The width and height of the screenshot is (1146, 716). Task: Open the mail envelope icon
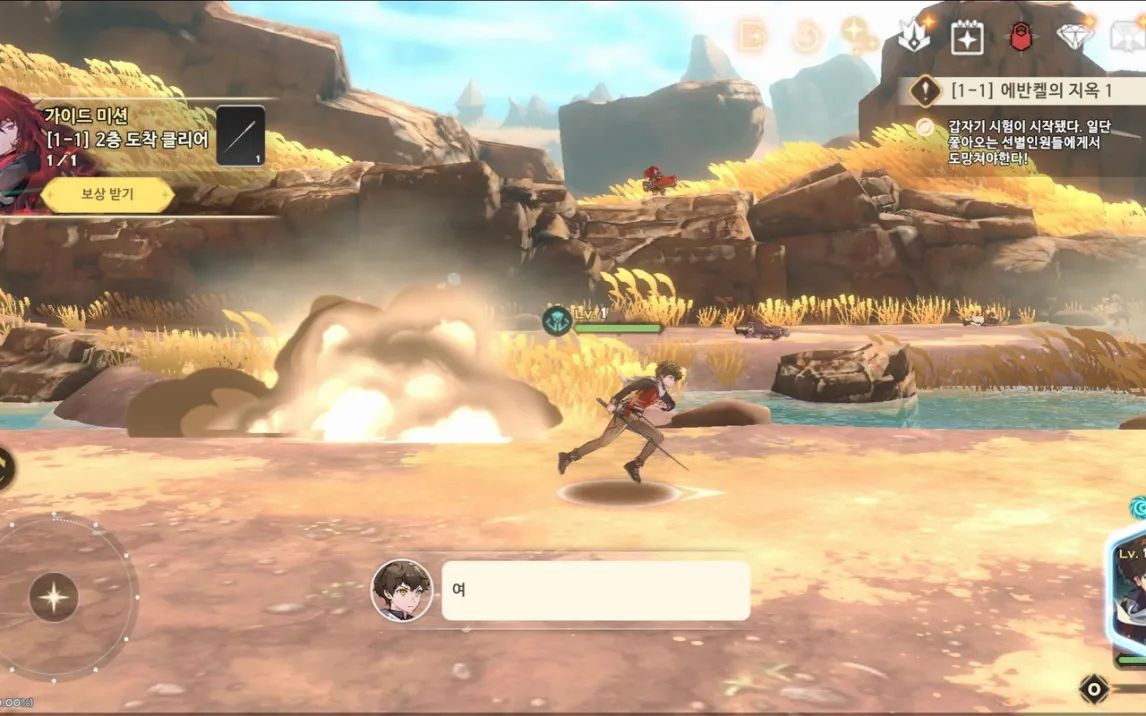[x=1128, y=38]
